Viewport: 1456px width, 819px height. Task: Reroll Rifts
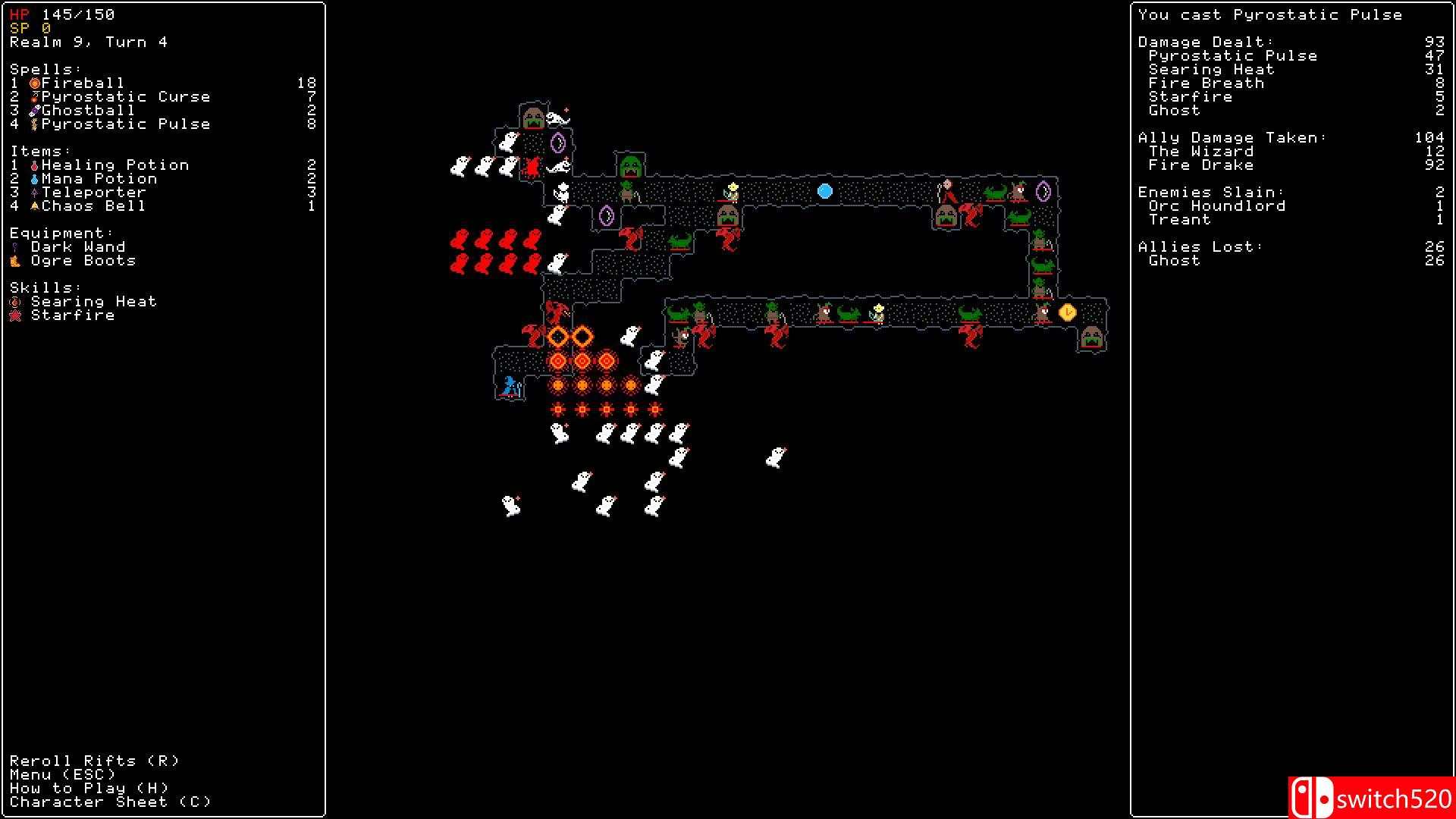pyautogui.click(x=93, y=761)
